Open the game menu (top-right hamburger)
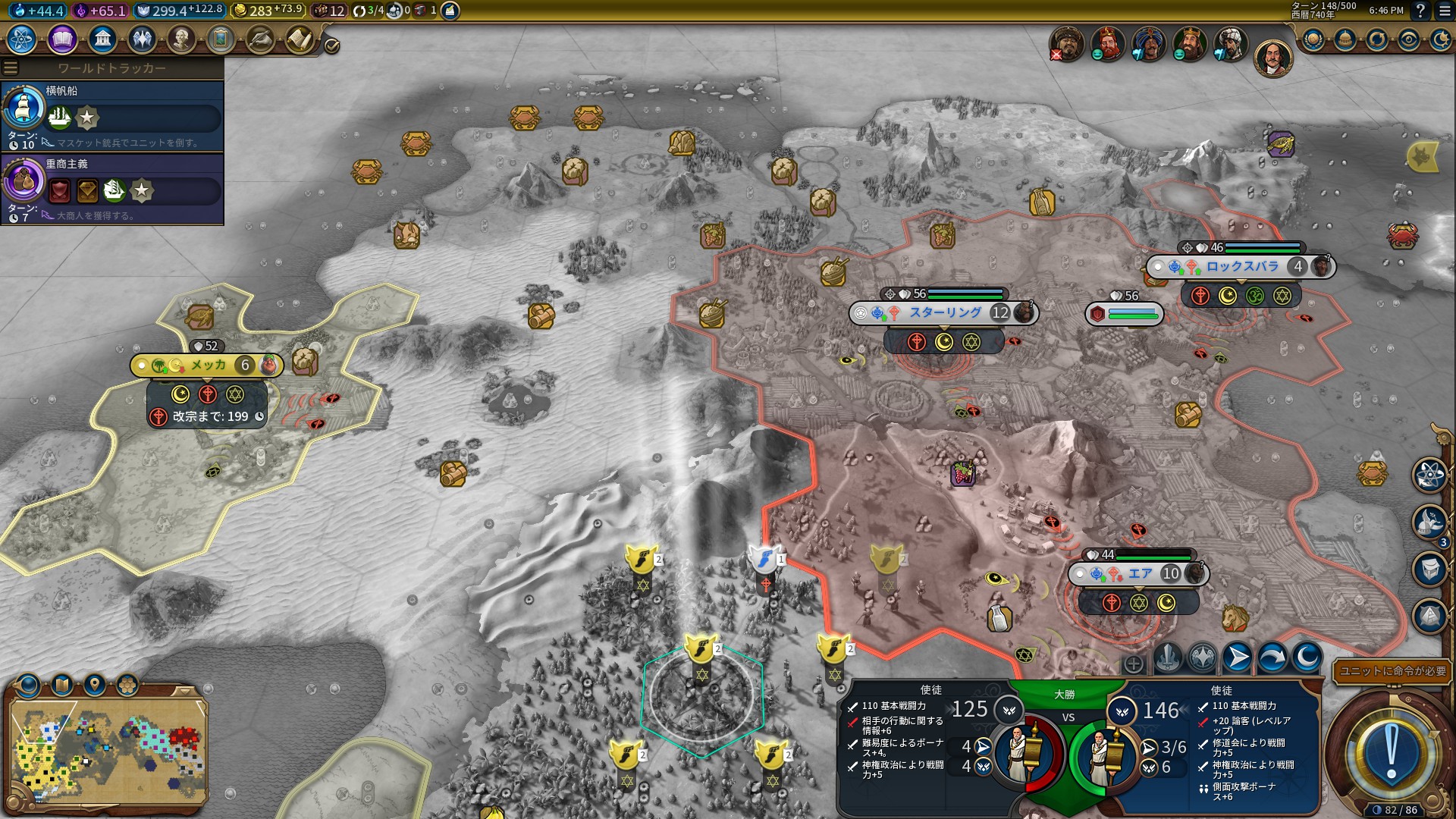The image size is (1456, 819). [1445, 12]
